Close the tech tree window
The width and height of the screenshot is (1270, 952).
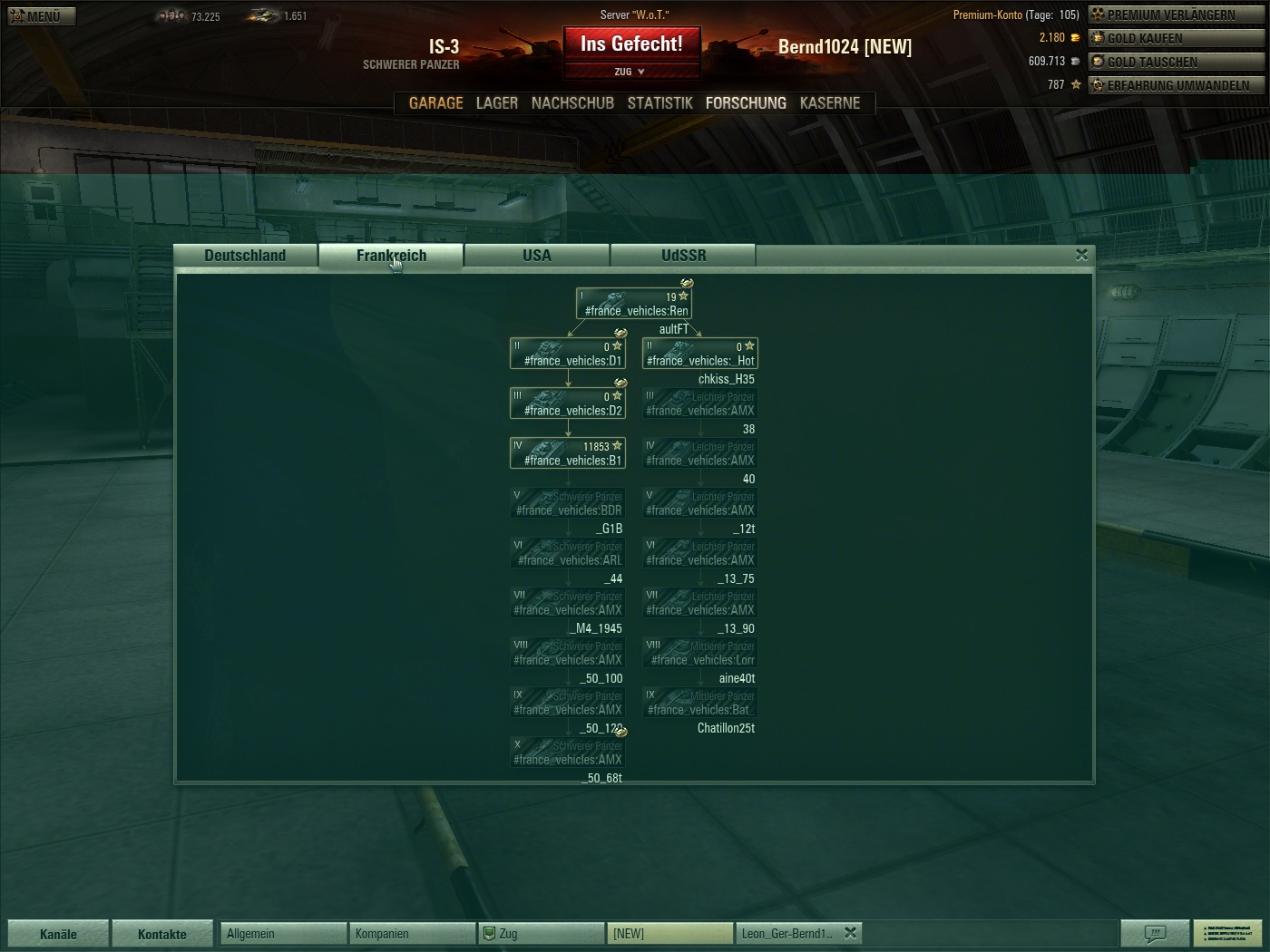(x=1081, y=255)
